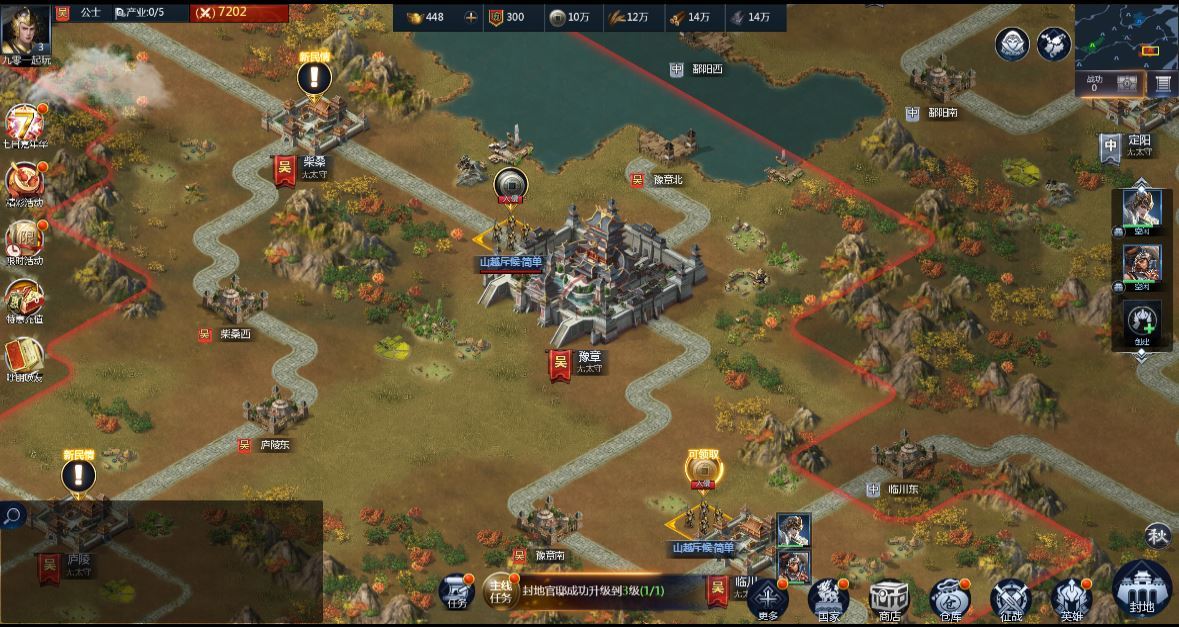Open the red book icon on left sidebar
This screenshot has height=627, width=1179.
tap(23, 356)
